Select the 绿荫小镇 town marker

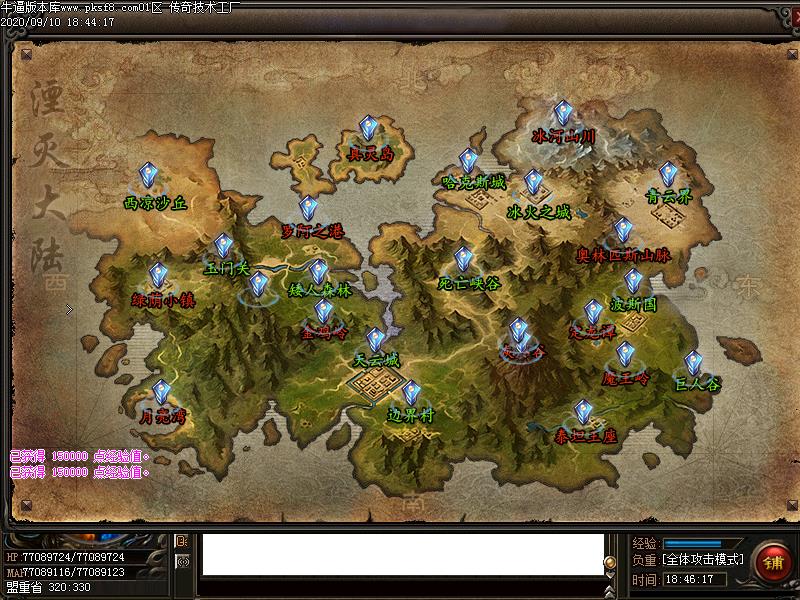point(158,276)
